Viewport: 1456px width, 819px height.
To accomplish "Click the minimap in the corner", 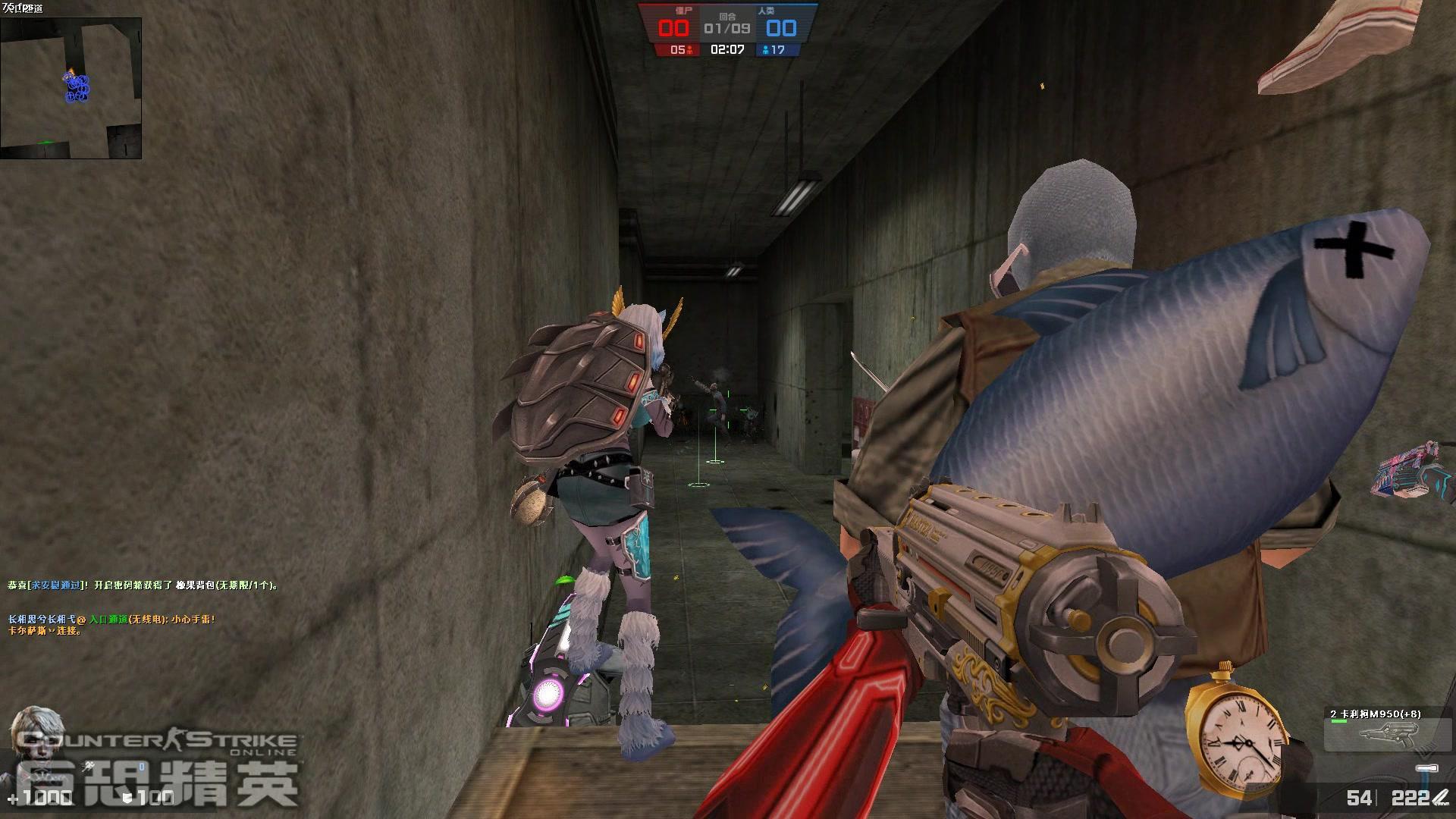I will click(71, 88).
